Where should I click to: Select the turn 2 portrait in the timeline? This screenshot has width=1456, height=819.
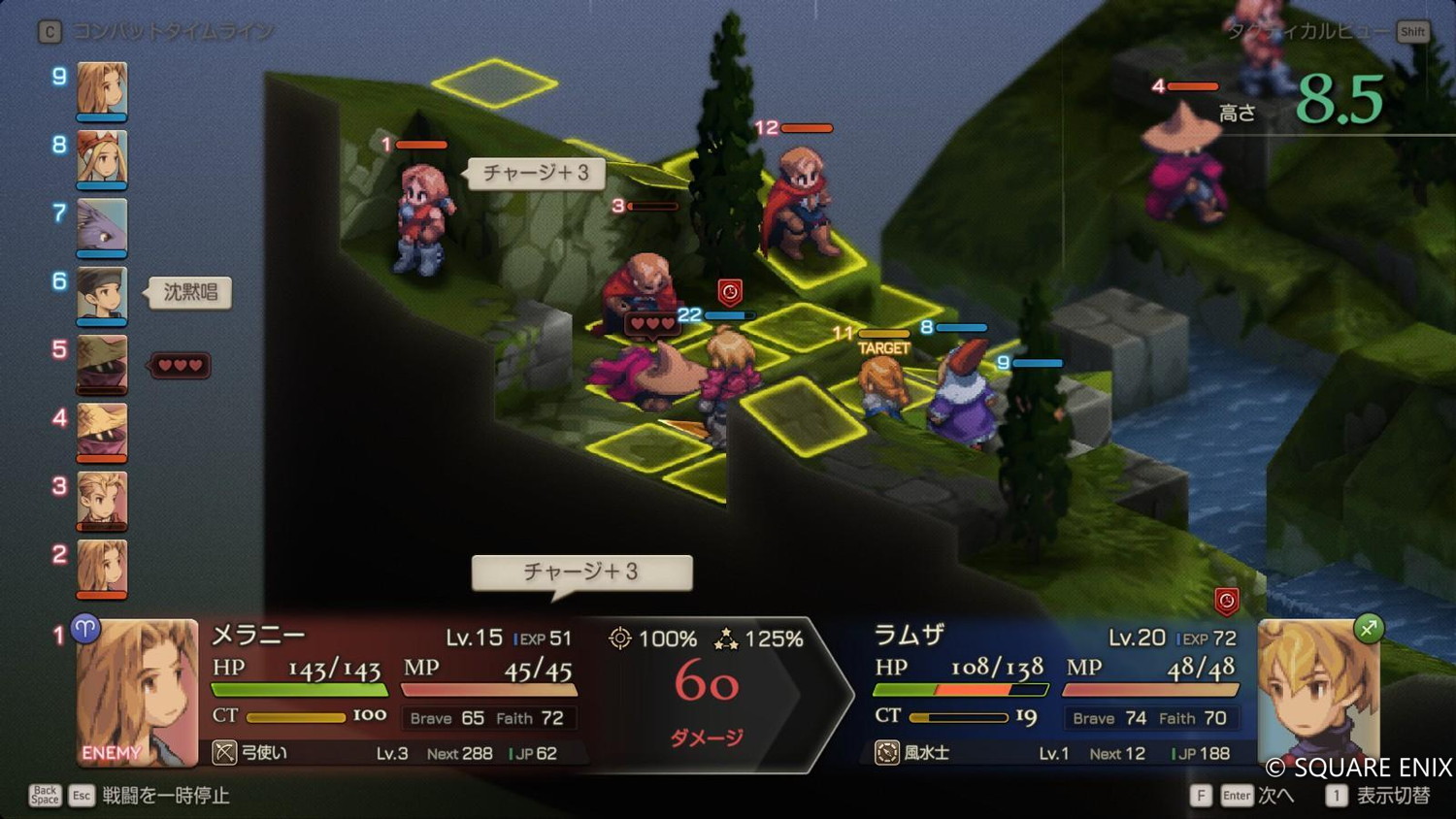click(x=102, y=568)
